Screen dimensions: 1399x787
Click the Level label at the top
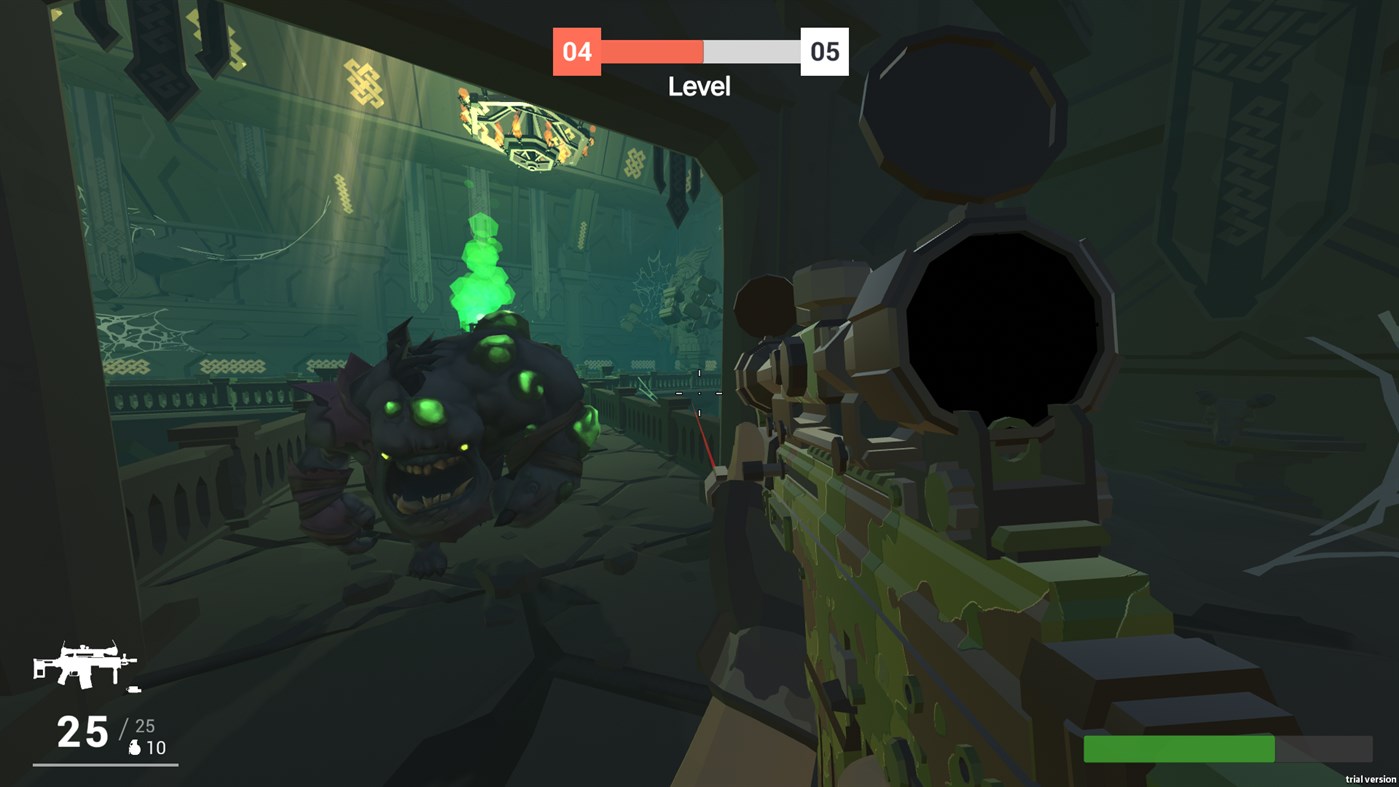pyautogui.click(x=699, y=87)
